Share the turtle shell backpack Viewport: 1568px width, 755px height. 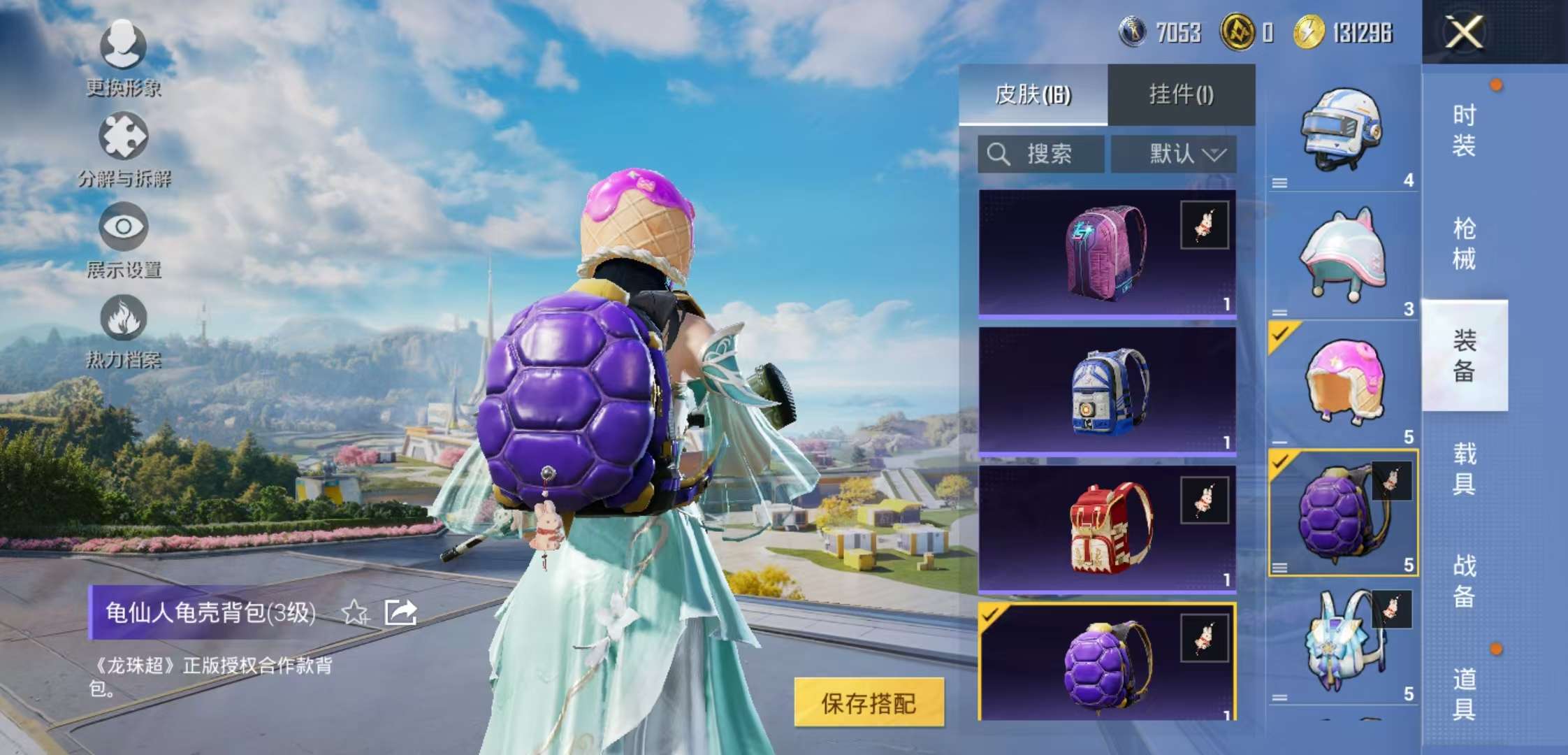pos(401,613)
